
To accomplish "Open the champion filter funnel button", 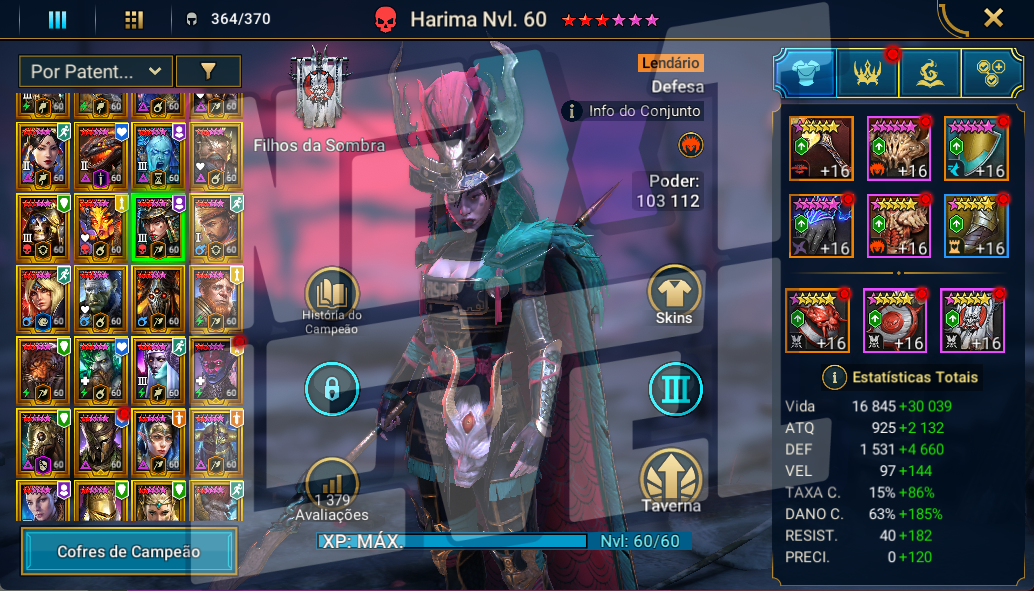I will (x=208, y=71).
